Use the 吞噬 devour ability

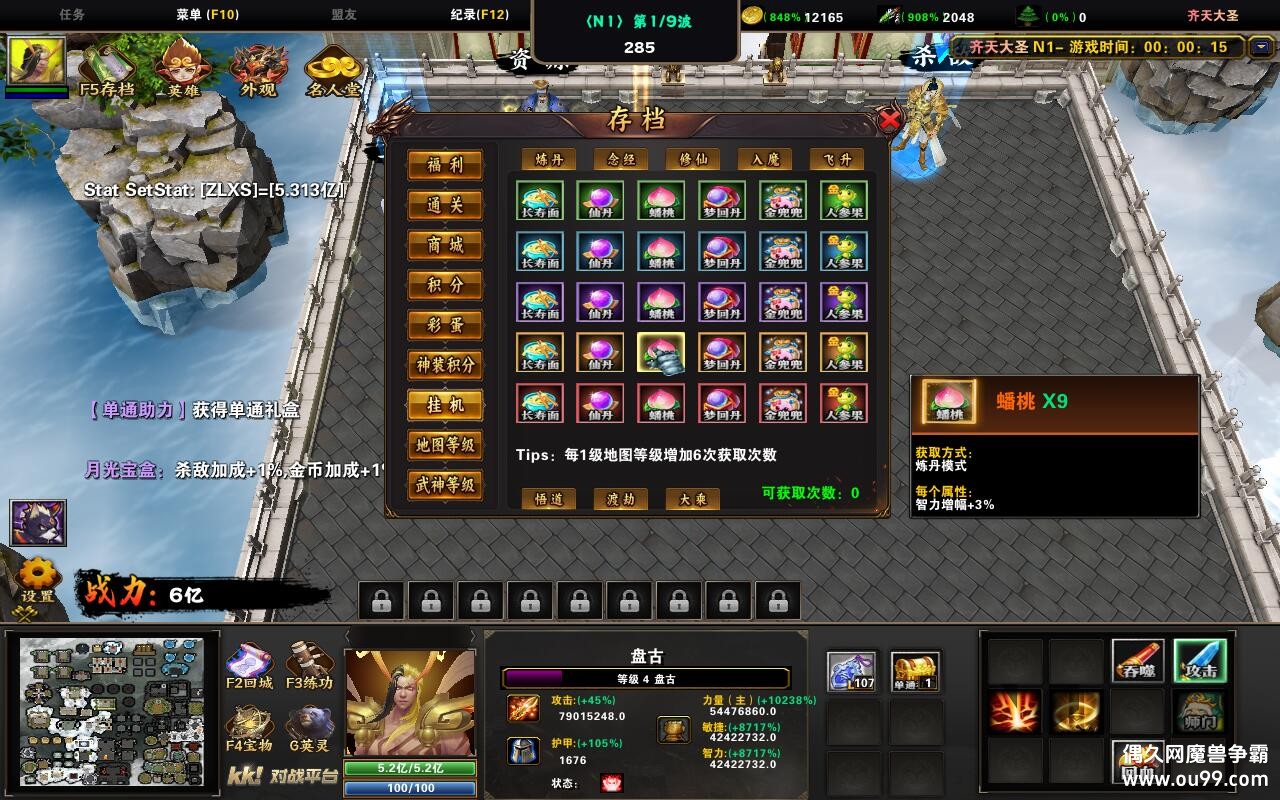(1138, 660)
